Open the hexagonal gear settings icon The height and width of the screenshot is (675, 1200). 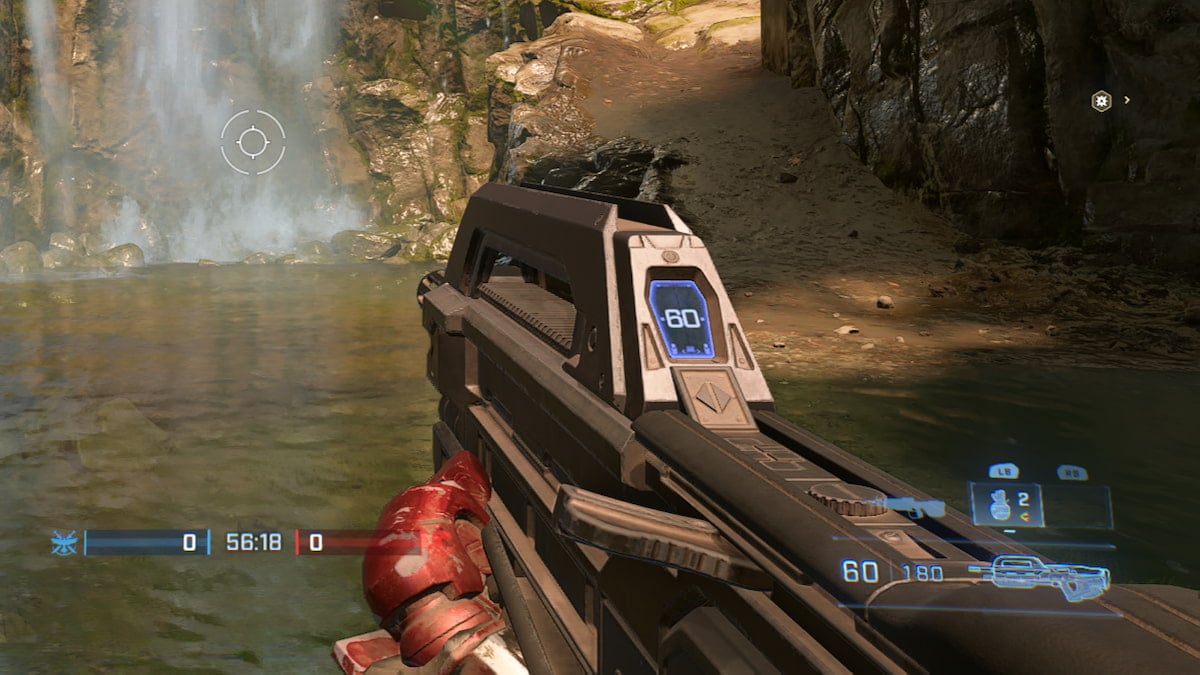1101,101
